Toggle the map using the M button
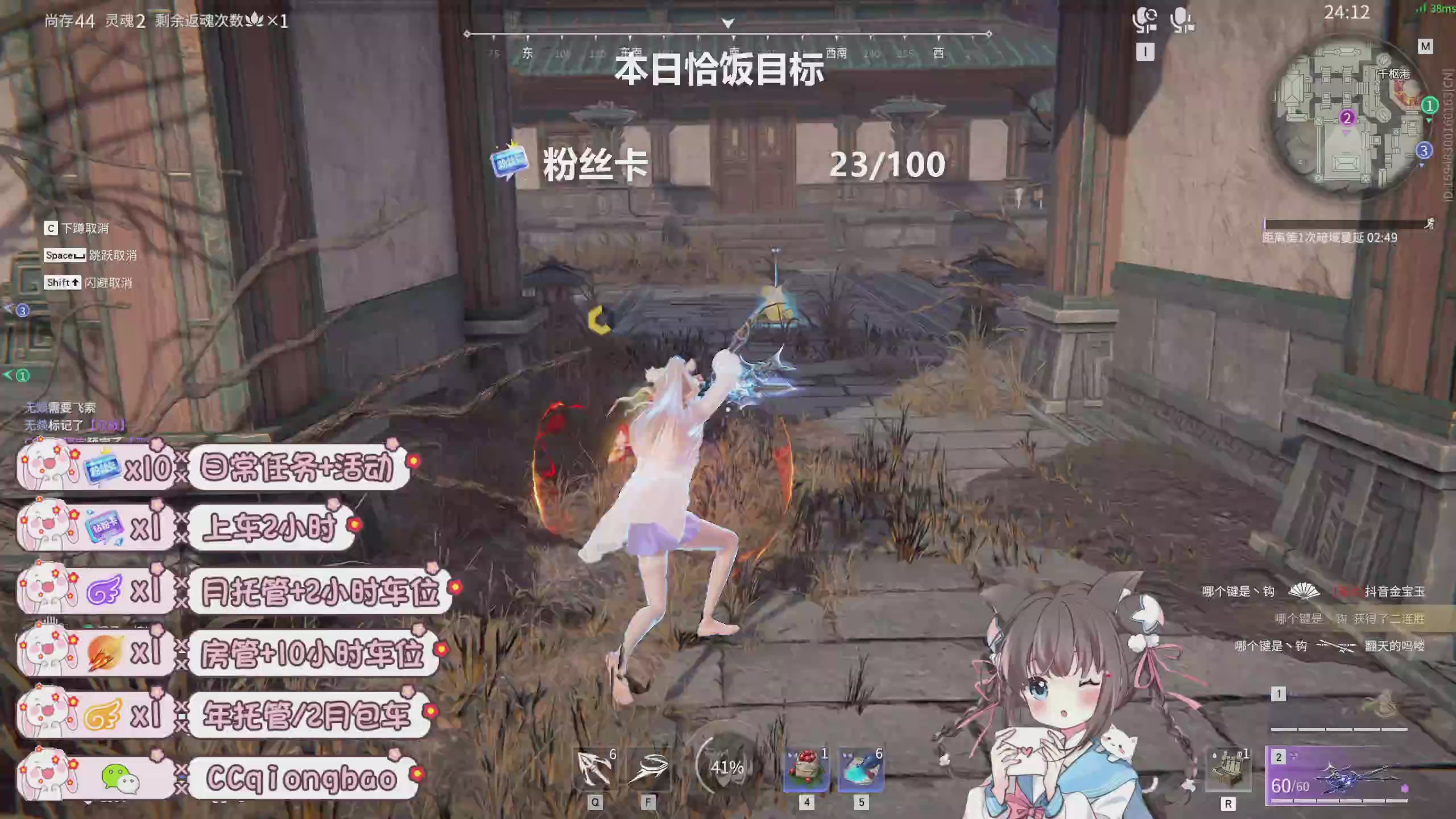The width and height of the screenshot is (1456, 819). [x=1426, y=47]
